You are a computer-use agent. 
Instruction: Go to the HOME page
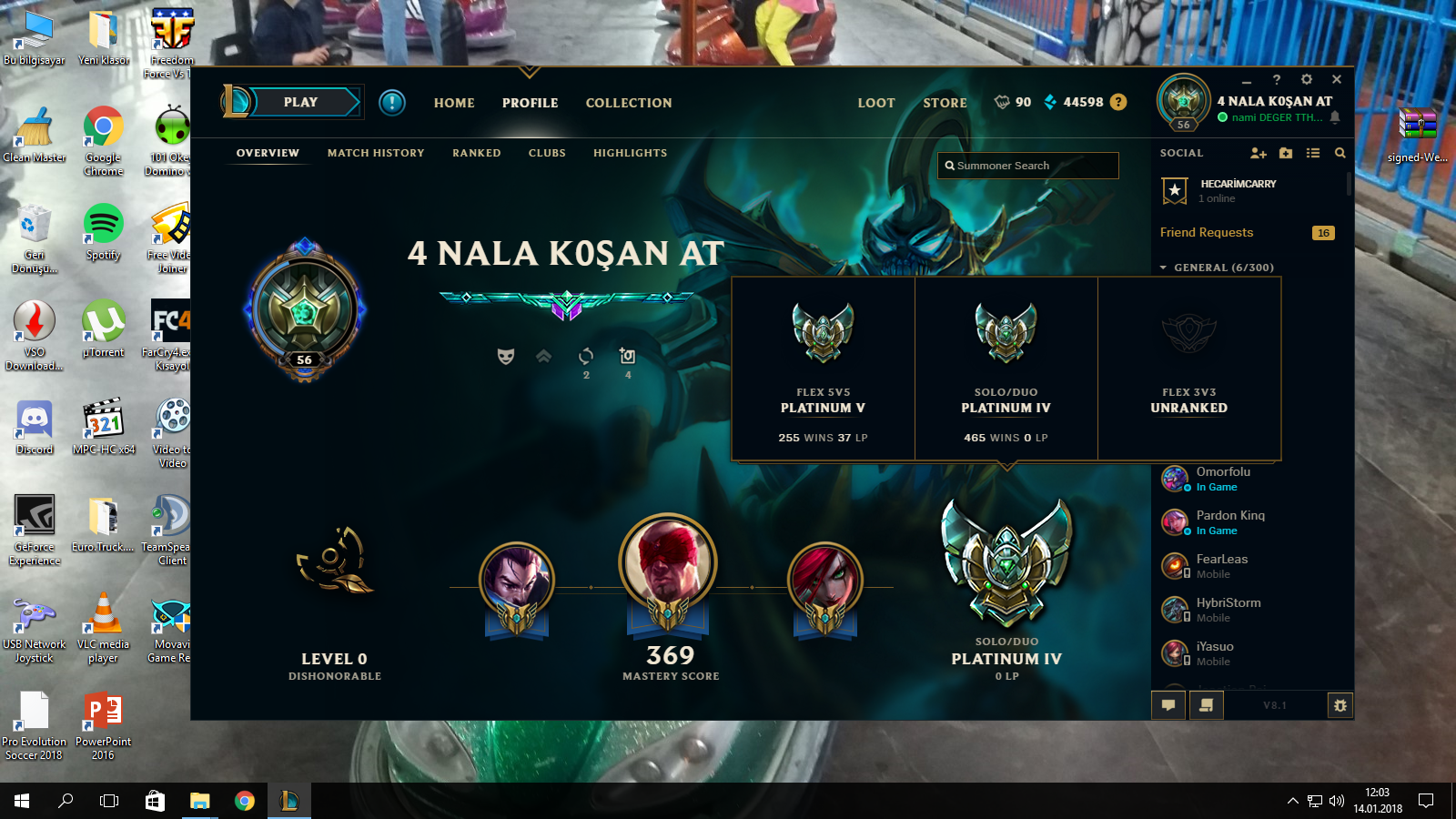(x=454, y=103)
